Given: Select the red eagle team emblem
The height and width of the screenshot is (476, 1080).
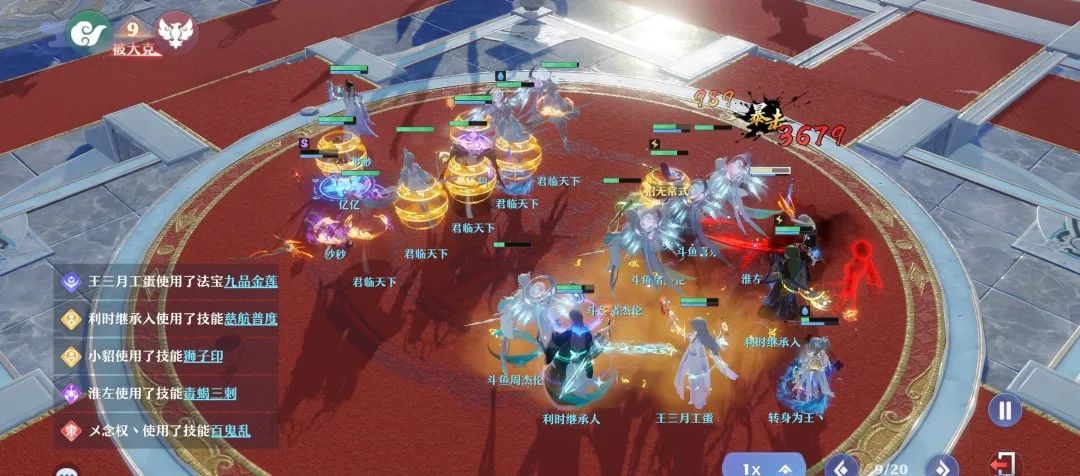Looking at the screenshot, I should point(176,31).
